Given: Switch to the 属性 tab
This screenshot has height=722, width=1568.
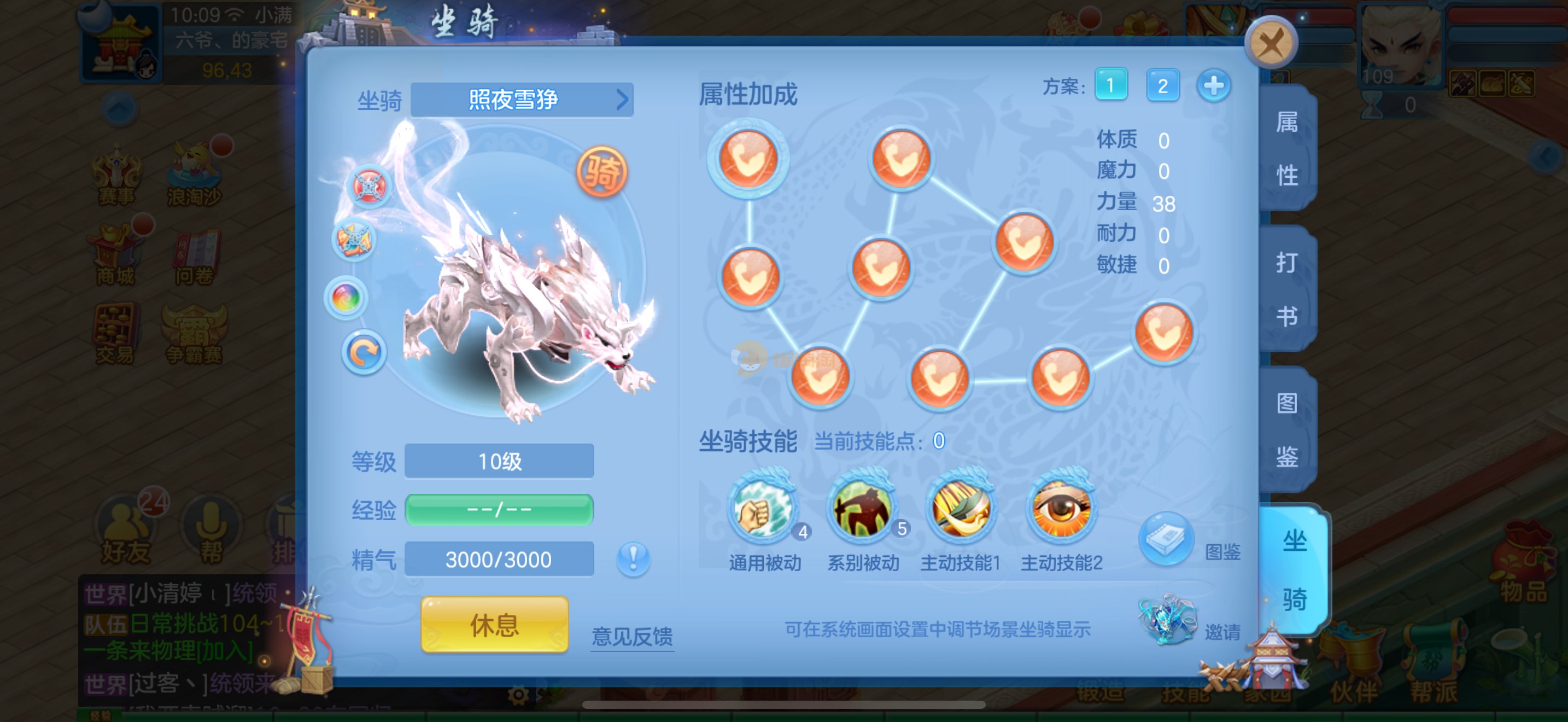Looking at the screenshot, I should click(x=1287, y=149).
